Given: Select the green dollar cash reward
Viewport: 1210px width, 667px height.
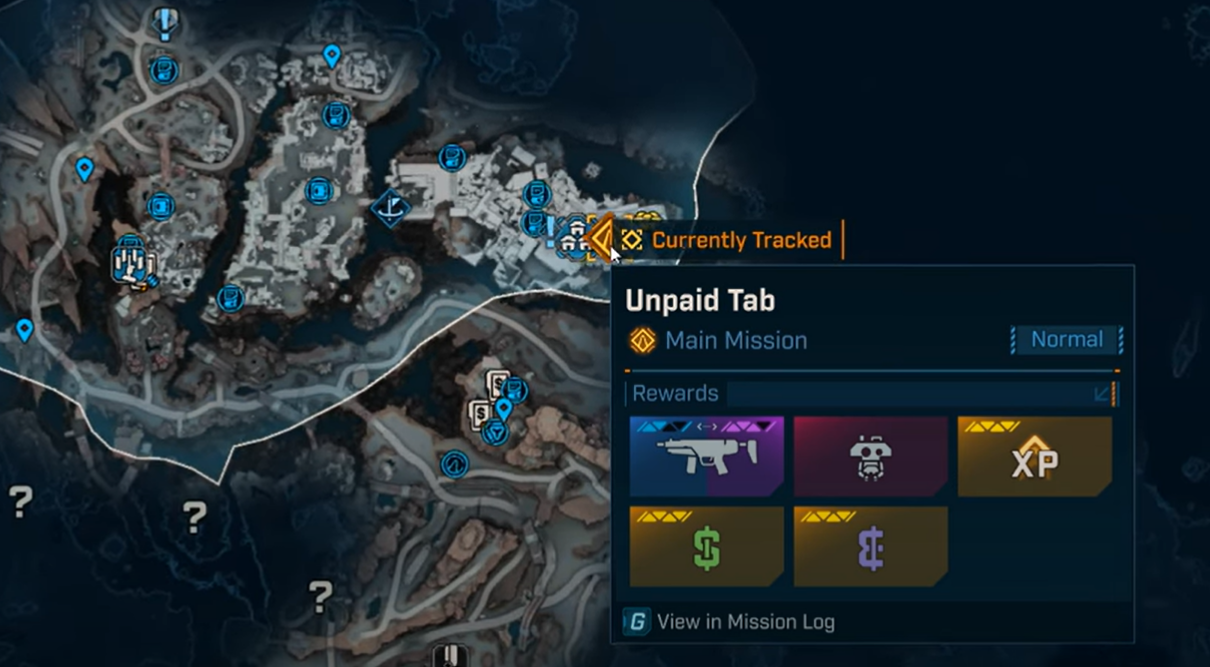Looking at the screenshot, I should pyautogui.click(x=706, y=547).
